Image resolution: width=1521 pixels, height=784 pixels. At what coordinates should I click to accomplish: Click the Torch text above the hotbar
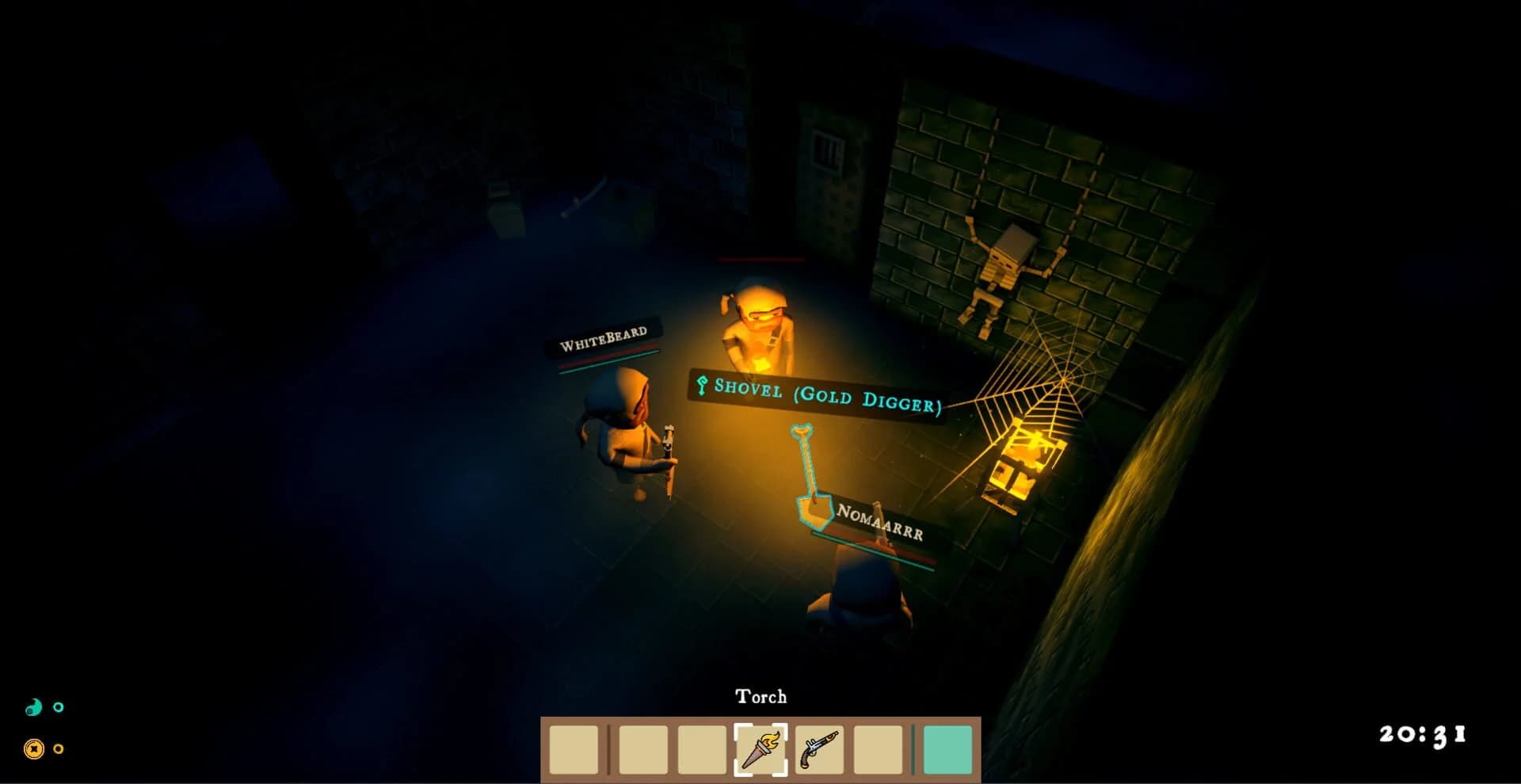pyautogui.click(x=761, y=697)
